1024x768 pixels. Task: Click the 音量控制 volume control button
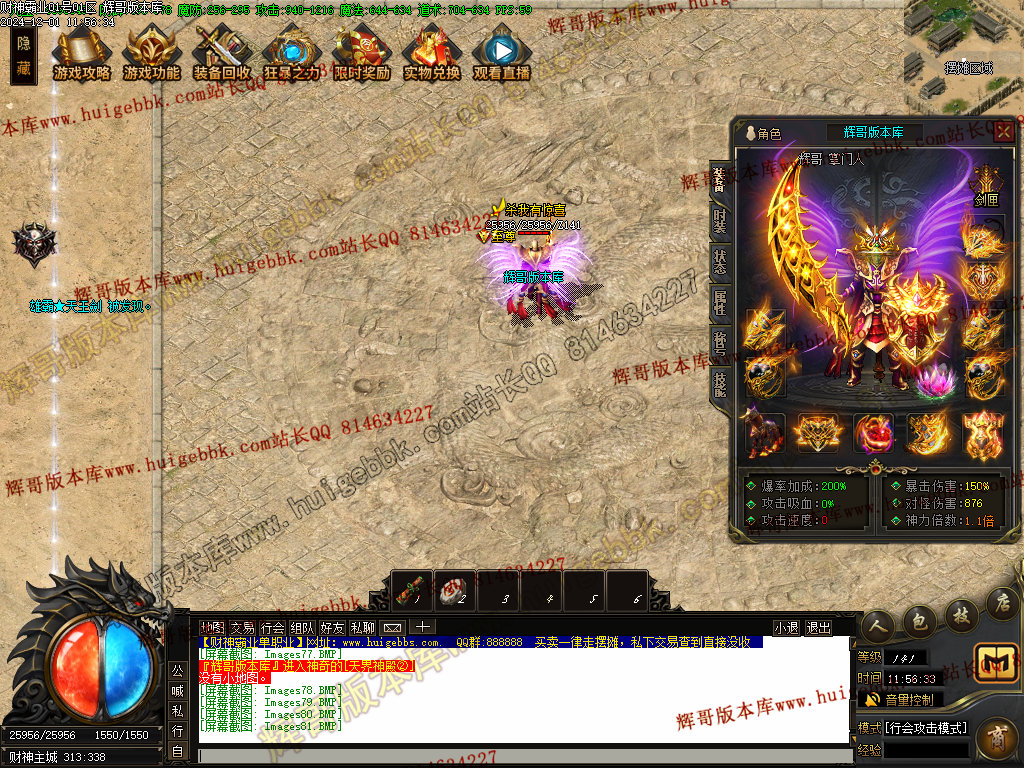(x=900, y=699)
